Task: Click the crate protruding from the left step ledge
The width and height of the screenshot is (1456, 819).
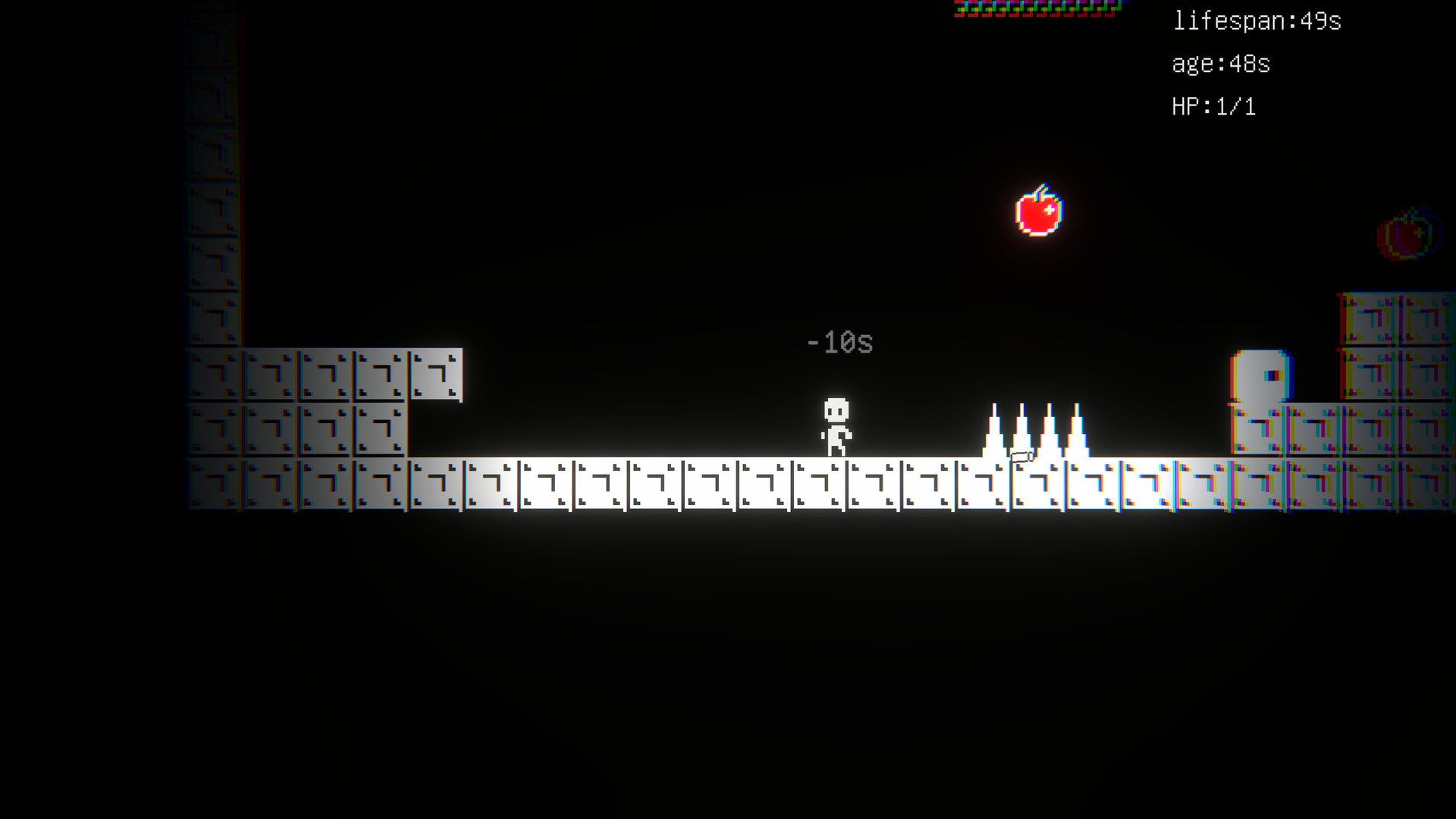Action: (x=436, y=373)
